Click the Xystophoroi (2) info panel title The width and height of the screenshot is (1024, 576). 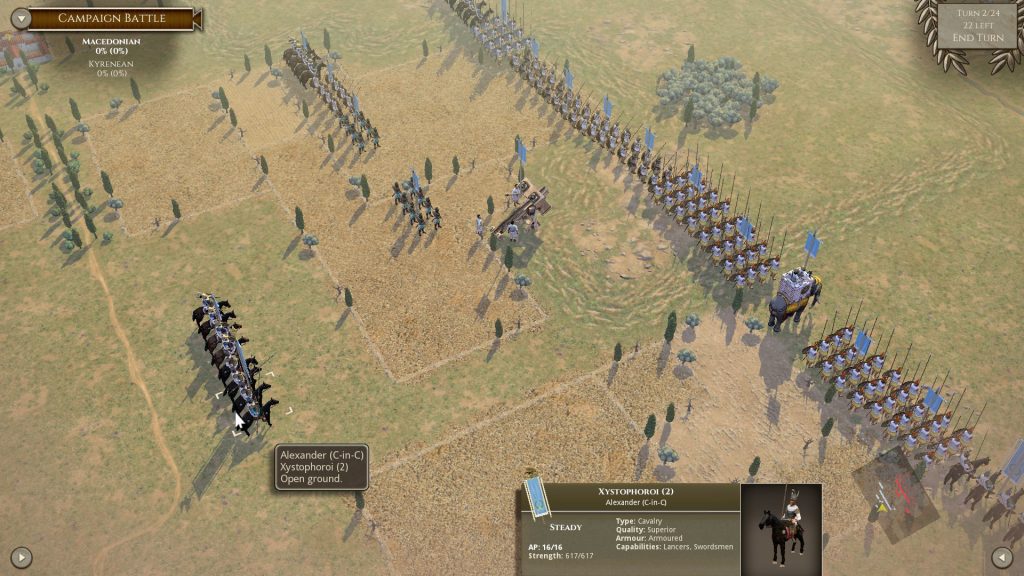636,491
